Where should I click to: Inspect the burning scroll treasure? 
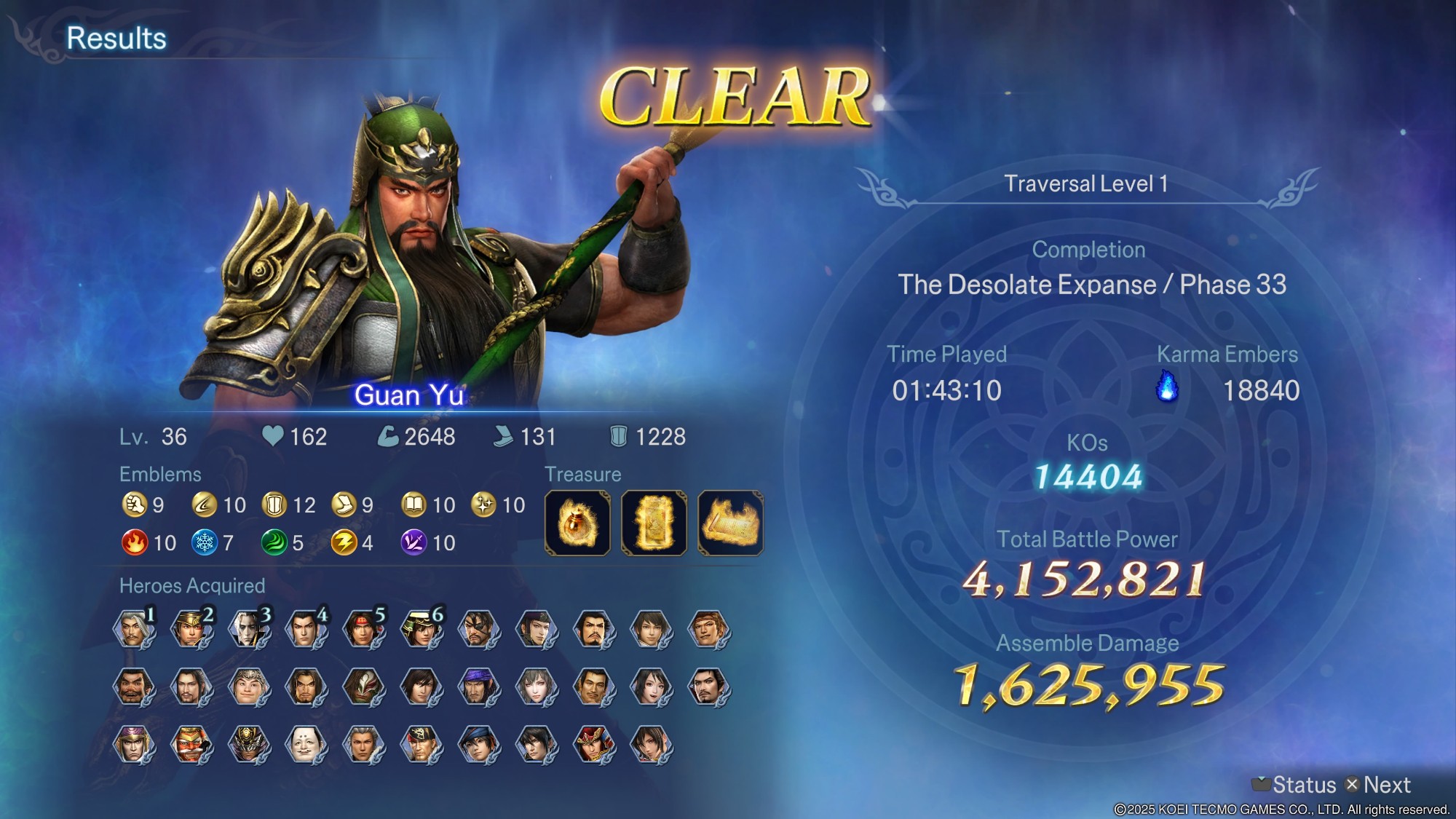coord(730,523)
